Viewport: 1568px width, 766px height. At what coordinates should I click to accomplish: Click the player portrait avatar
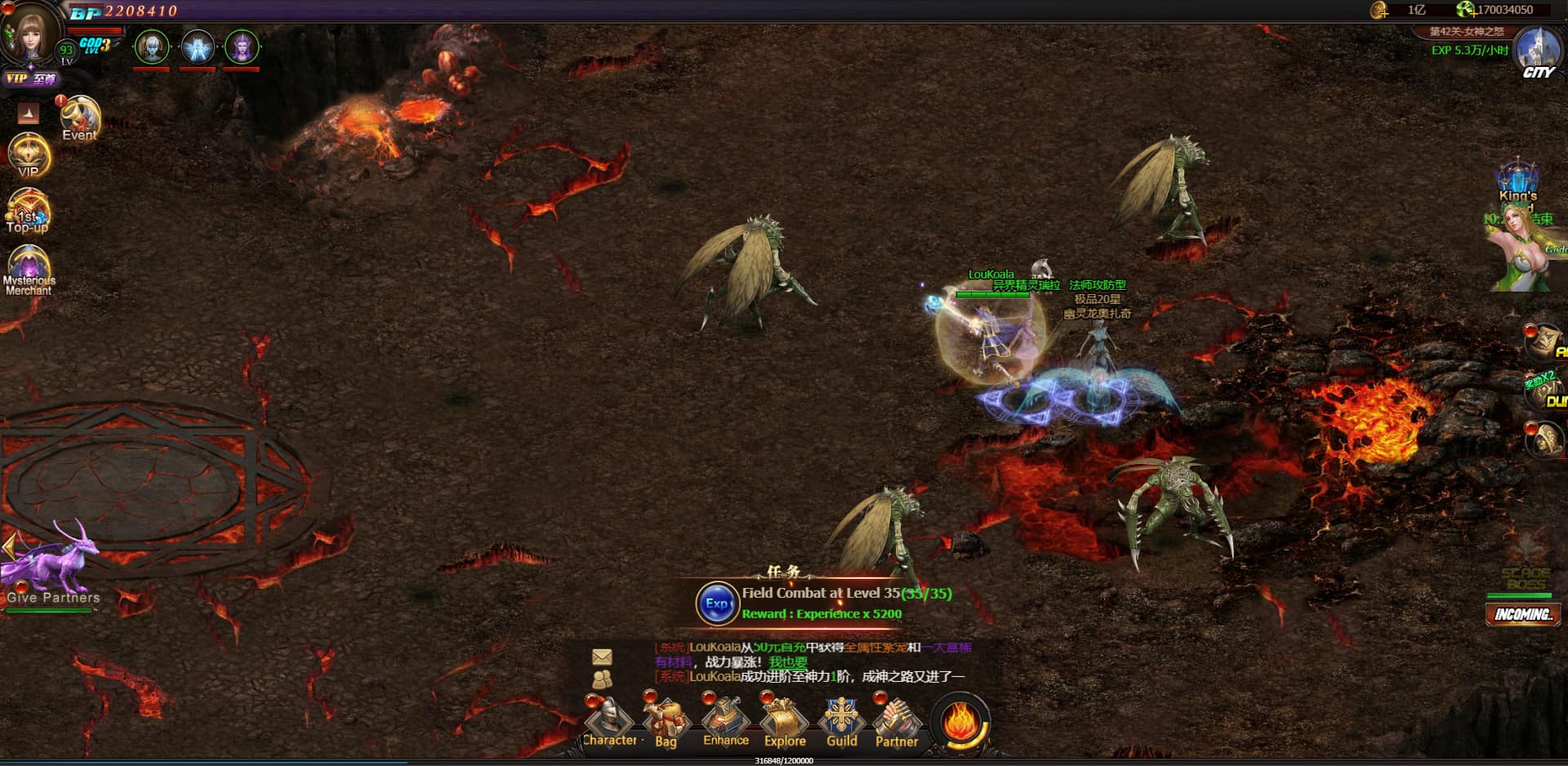pos(31,33)
